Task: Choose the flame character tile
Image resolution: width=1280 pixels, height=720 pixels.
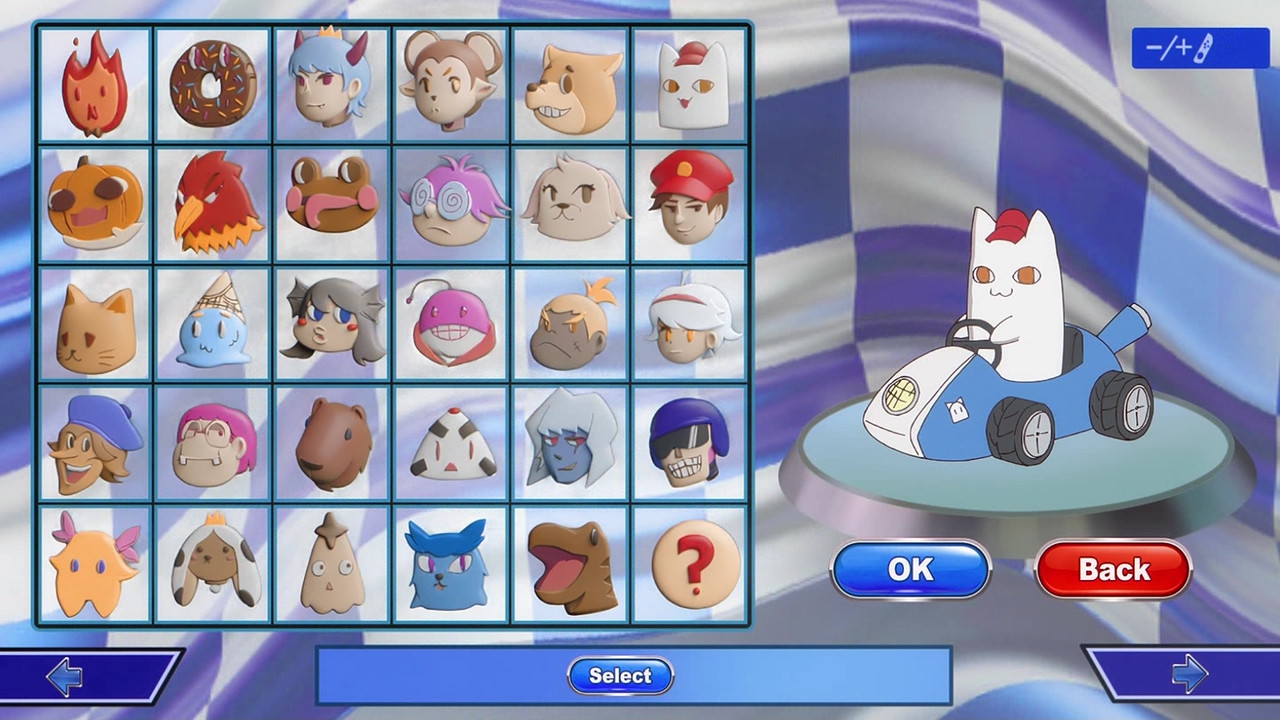Action: 94,84
